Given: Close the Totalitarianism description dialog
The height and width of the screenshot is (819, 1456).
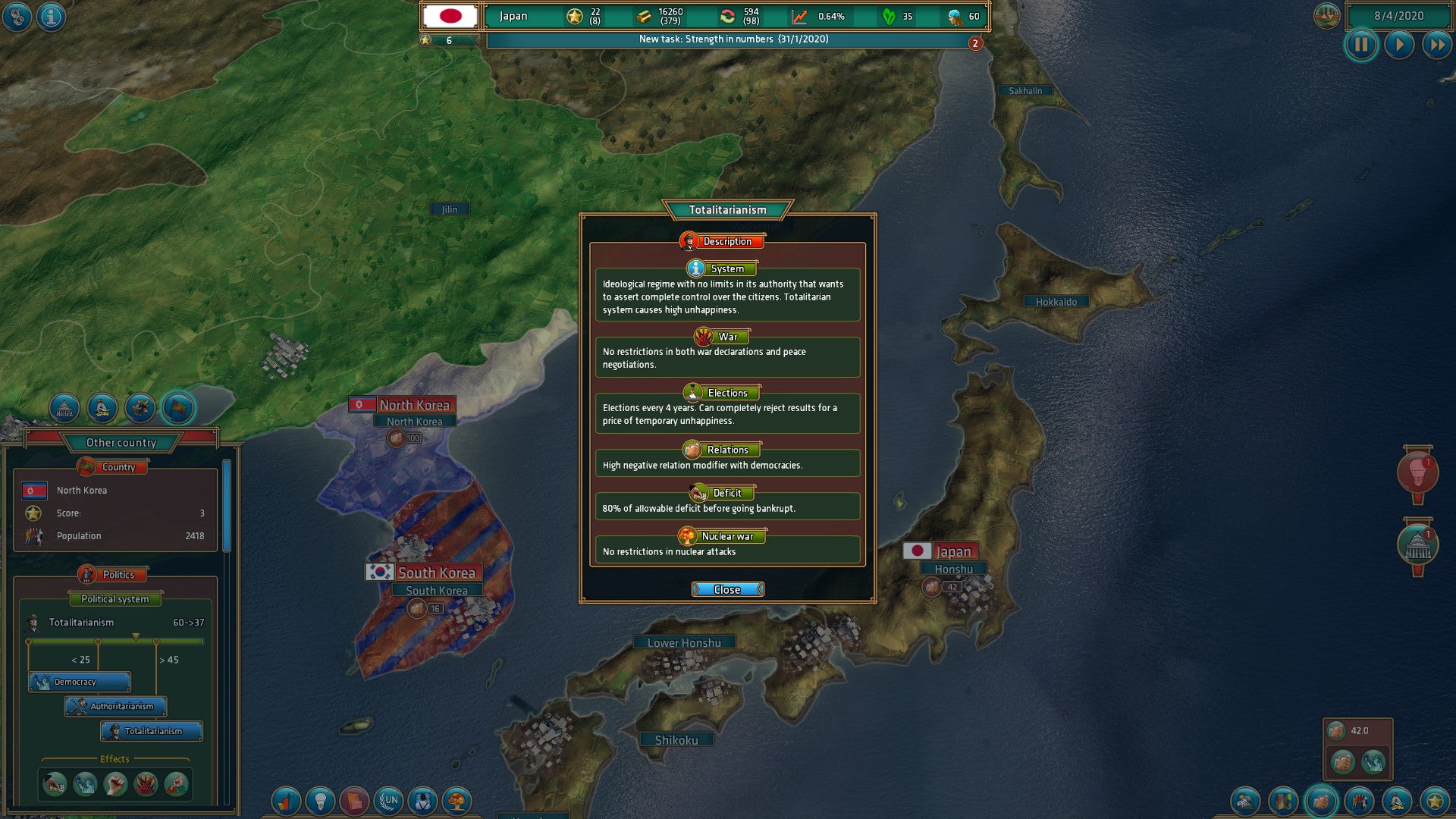Looking at the screenshot, I should click(x=727, y=589).
